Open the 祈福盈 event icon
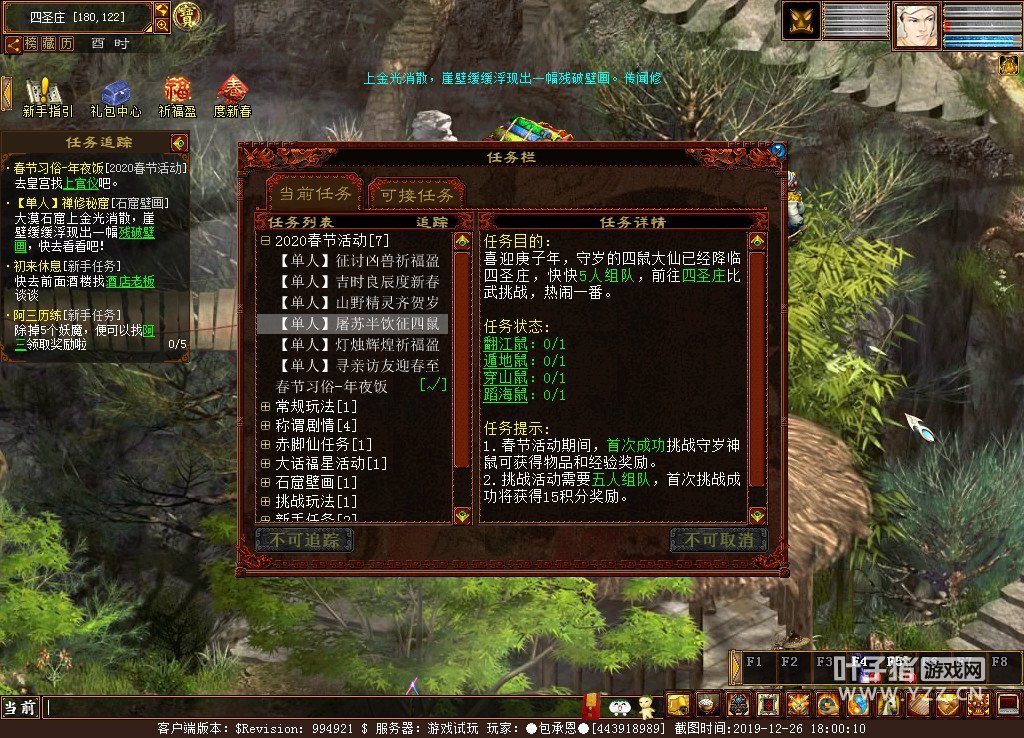The width and height of the screenshot is (1024, 738). point(177,96)
